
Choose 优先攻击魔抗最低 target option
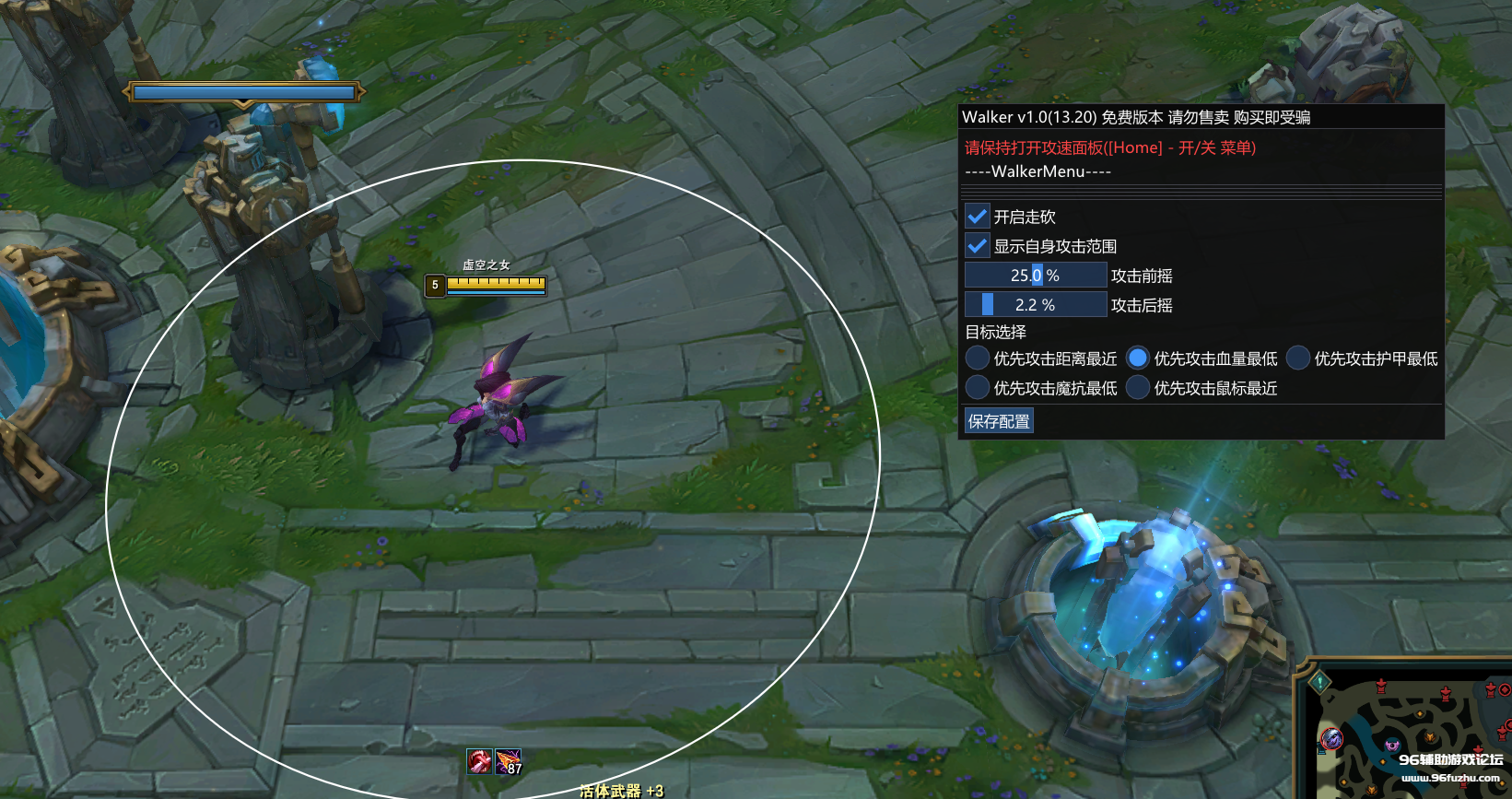click(x=978, y=388)
